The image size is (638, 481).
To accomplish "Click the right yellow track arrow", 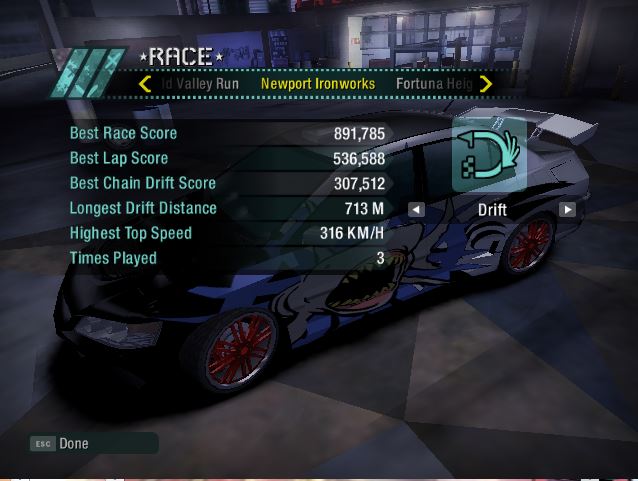I will point(486,84).
